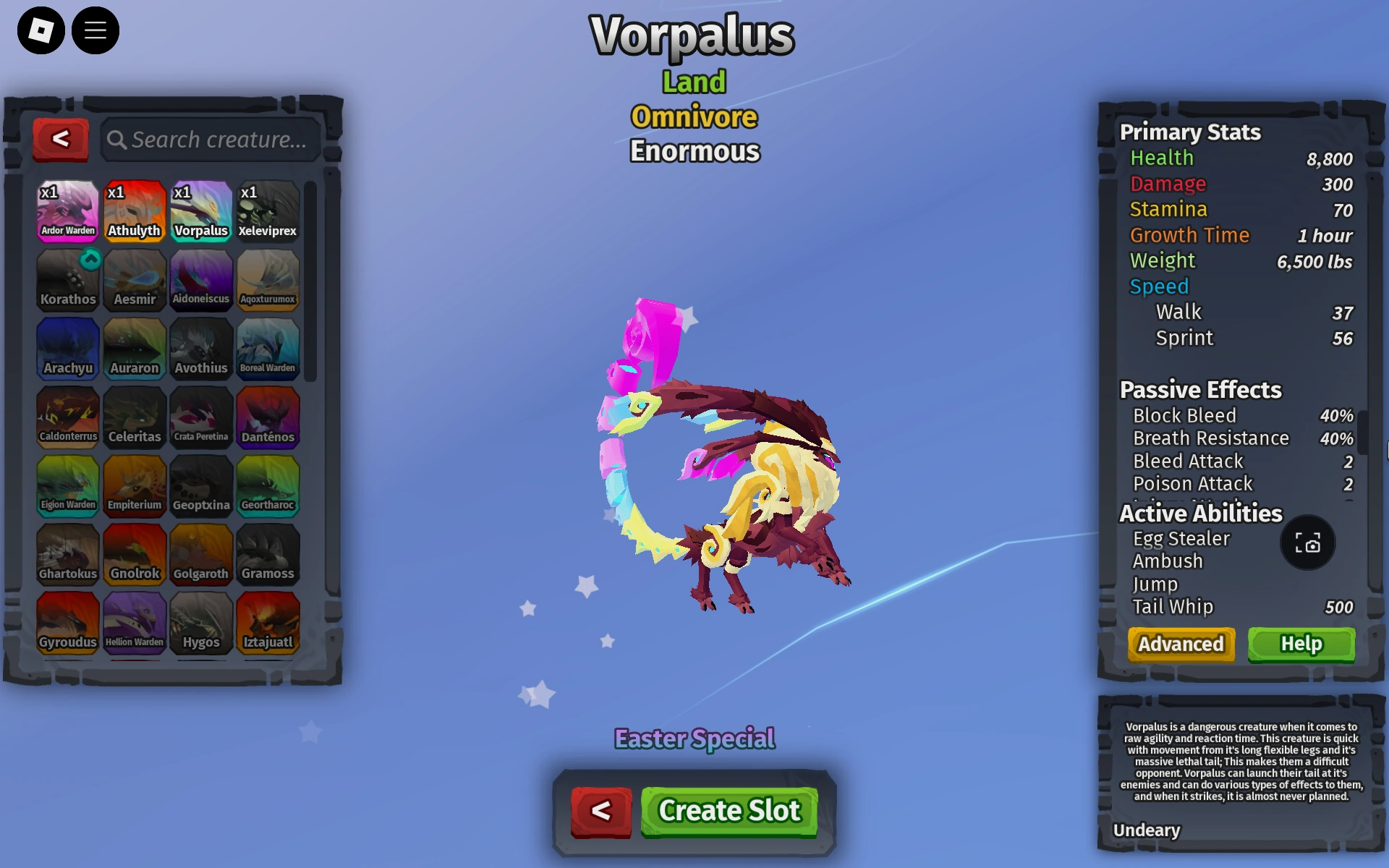Viewport: 1389px width, 868px height.
Task: Open the Advanced stats panel
Action: click(x=1181, y=644)
